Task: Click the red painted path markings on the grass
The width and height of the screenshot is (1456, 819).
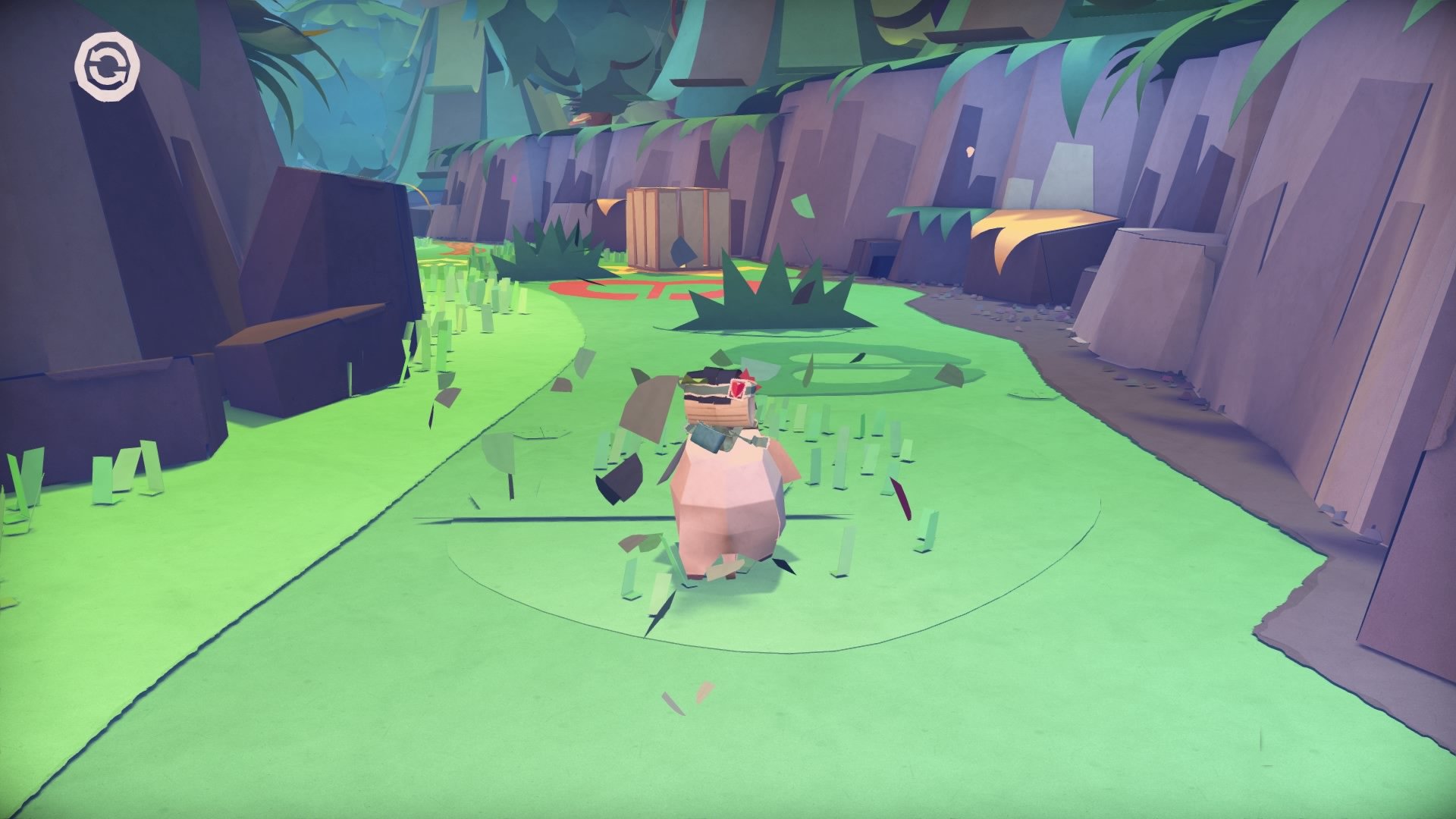Action: click(x=629, y=288)
